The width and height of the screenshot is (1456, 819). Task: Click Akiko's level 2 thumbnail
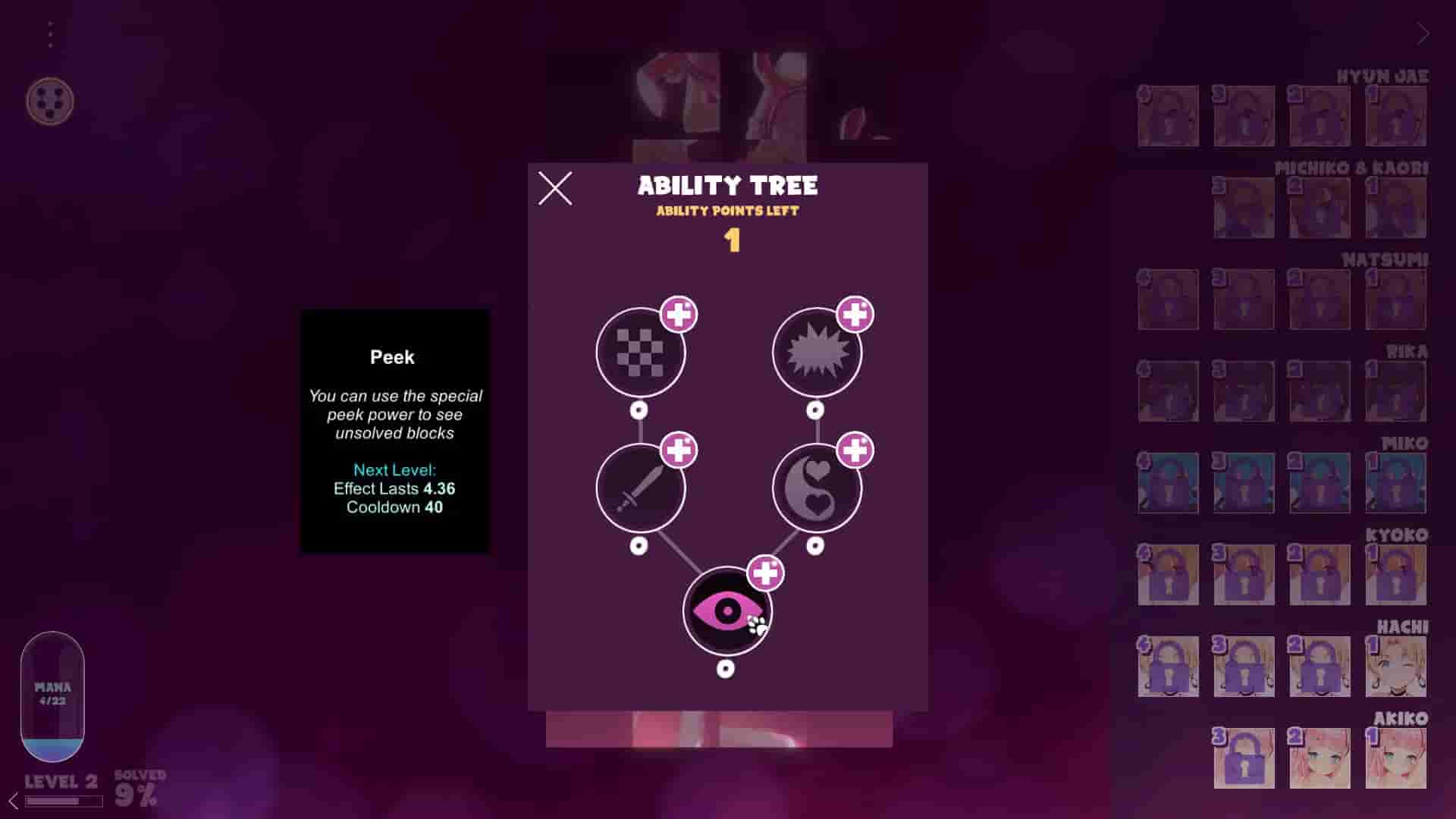(1321, 757)
